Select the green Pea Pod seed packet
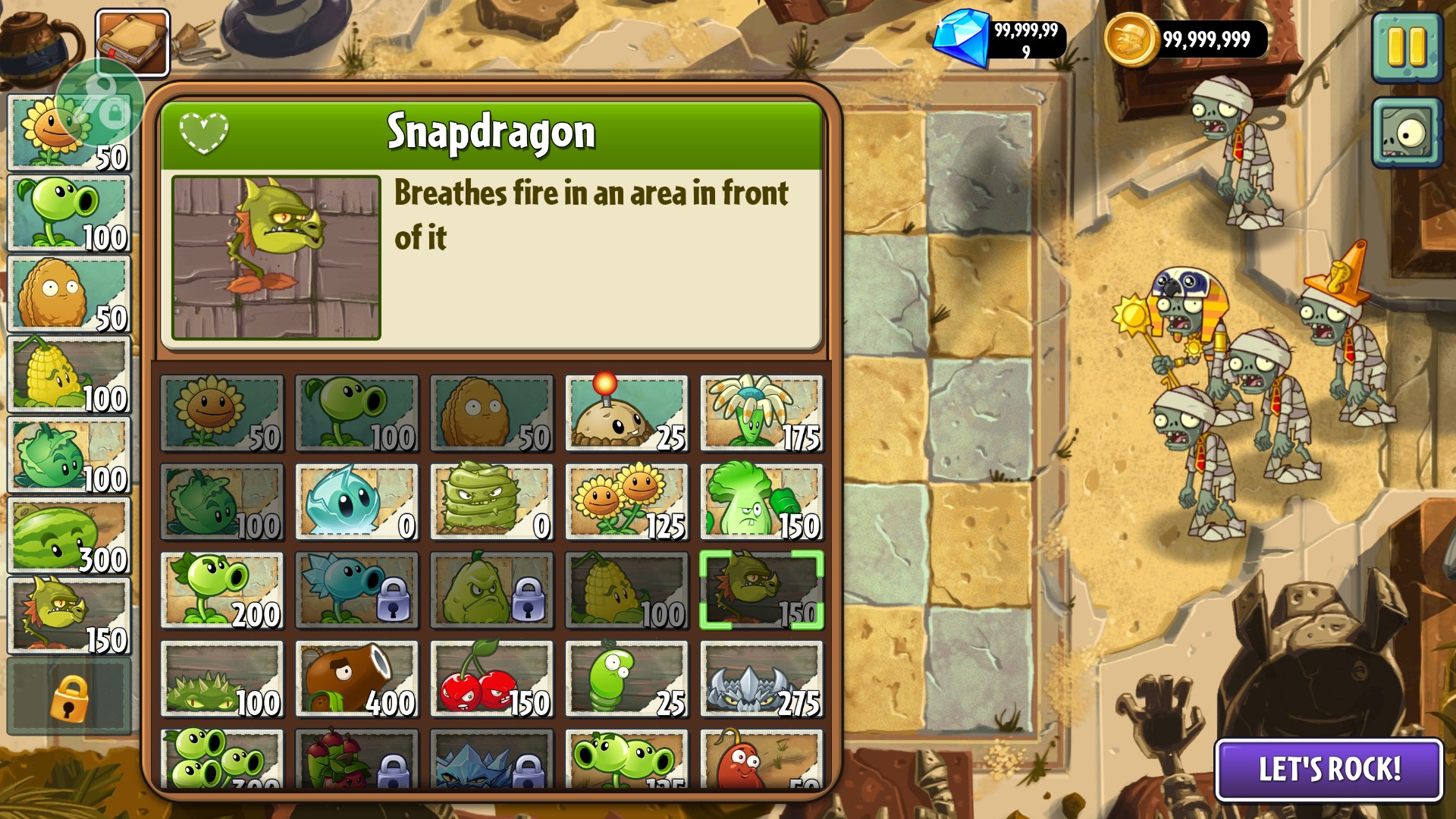 pyautogui.click(x=626, y=679)
